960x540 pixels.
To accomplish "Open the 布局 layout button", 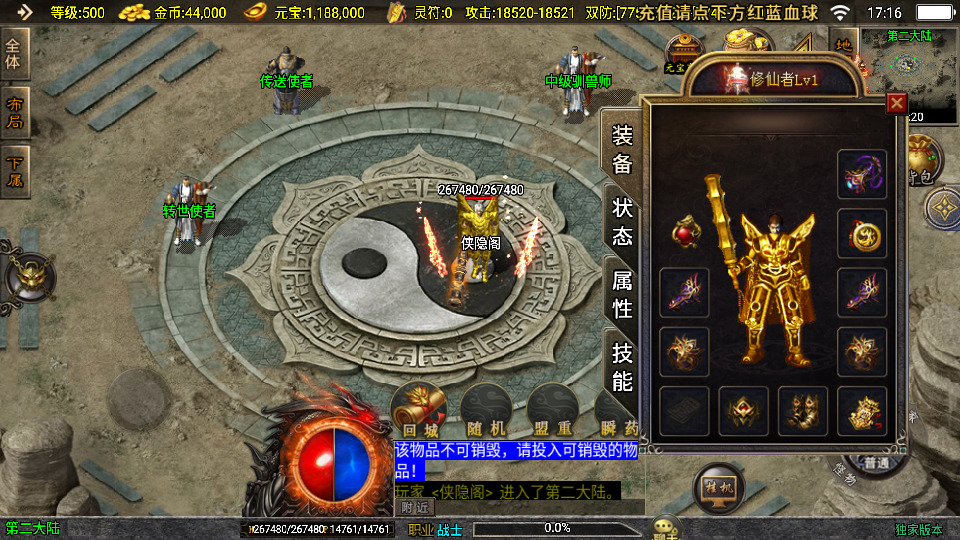I will (x=15, y=113).
